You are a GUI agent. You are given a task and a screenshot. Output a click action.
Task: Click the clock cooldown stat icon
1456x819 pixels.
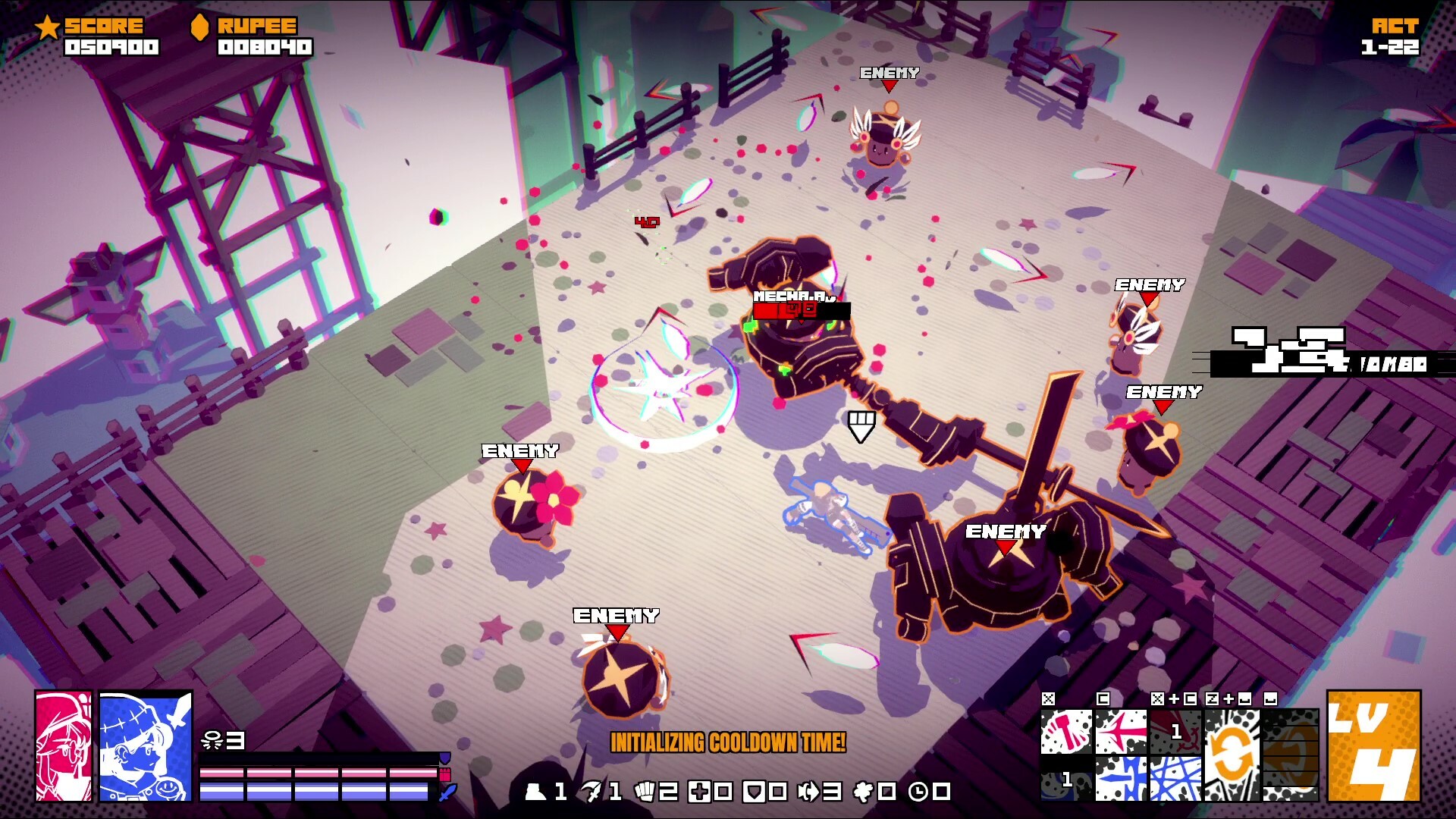918,792
